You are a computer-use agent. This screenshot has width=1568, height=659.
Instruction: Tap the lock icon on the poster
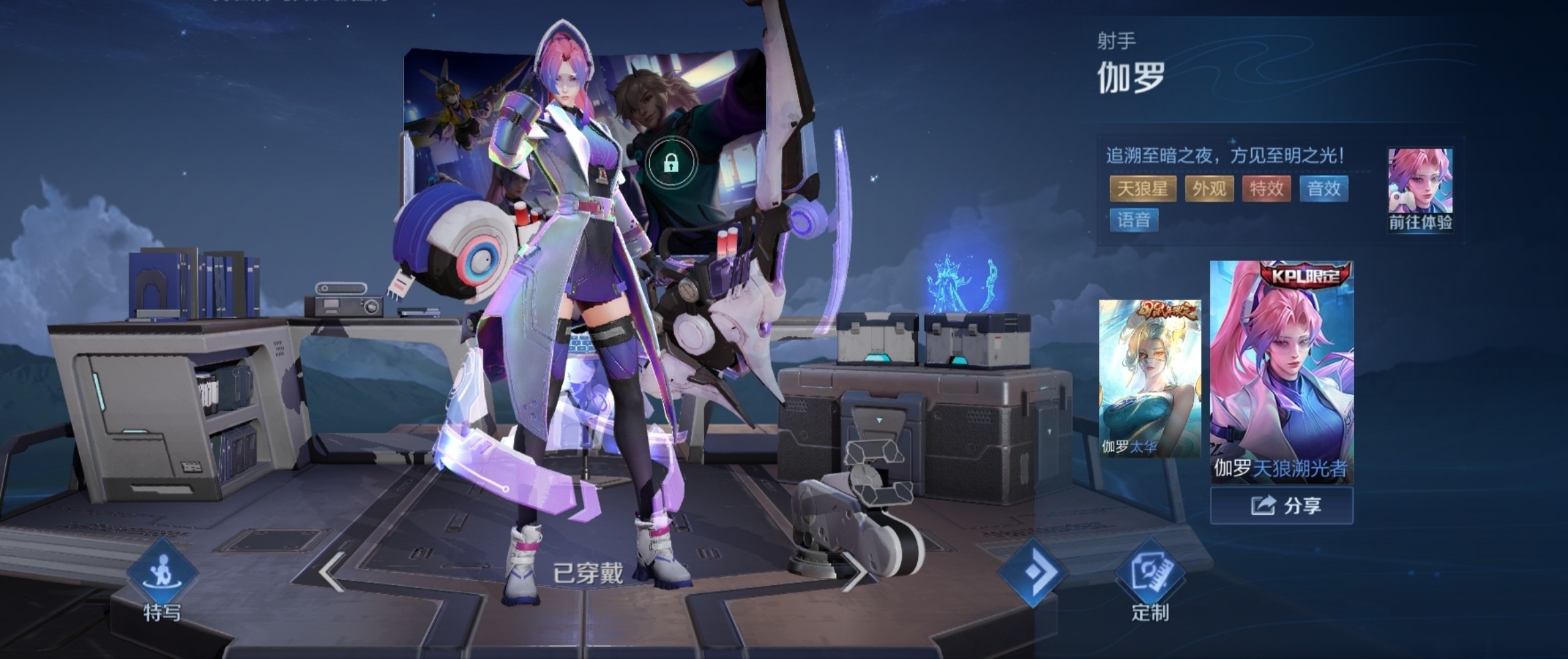(x=671, y=163)
